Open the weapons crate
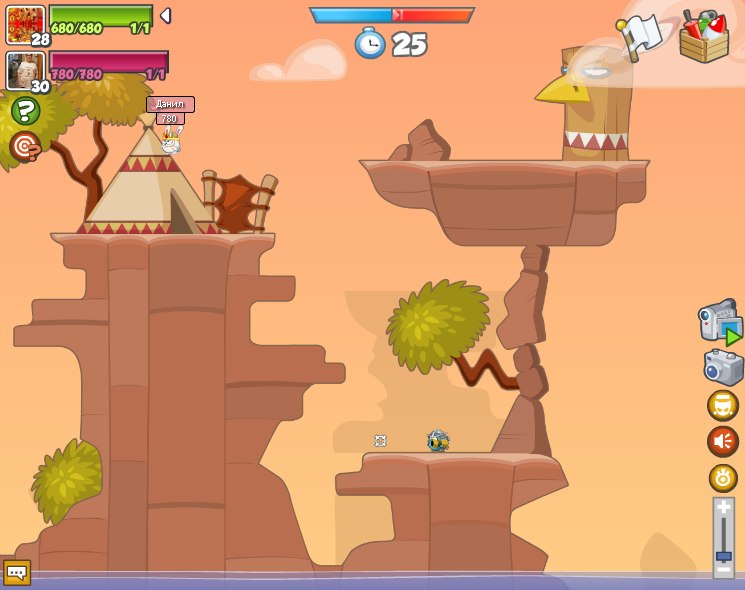The height and width of the screenshot is (590, 745). (704, 37)
